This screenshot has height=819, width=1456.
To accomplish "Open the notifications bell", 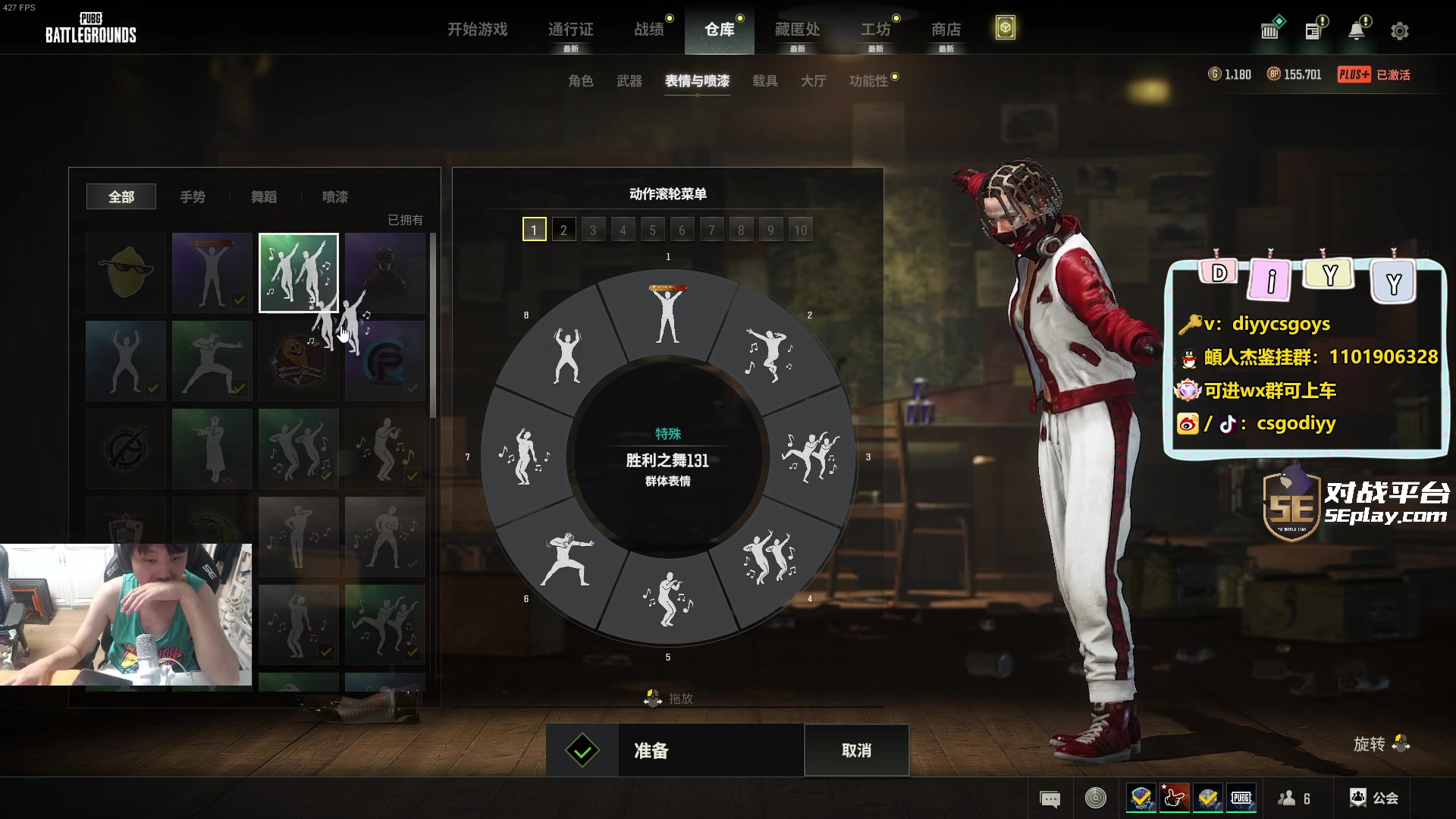I will coord(1357,31).
